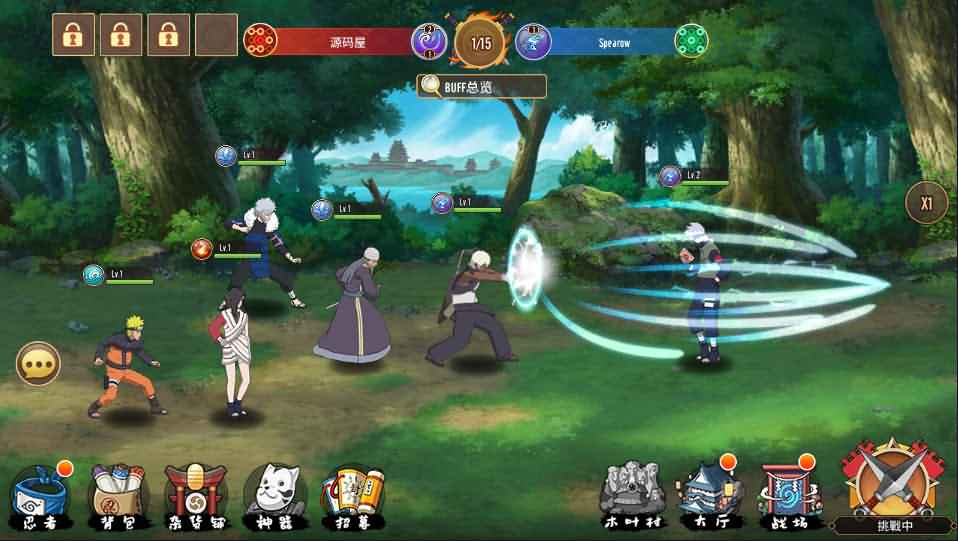Select the red formation emblem beside 源码屋
This screenshot has width=958, height=541.
260,41
